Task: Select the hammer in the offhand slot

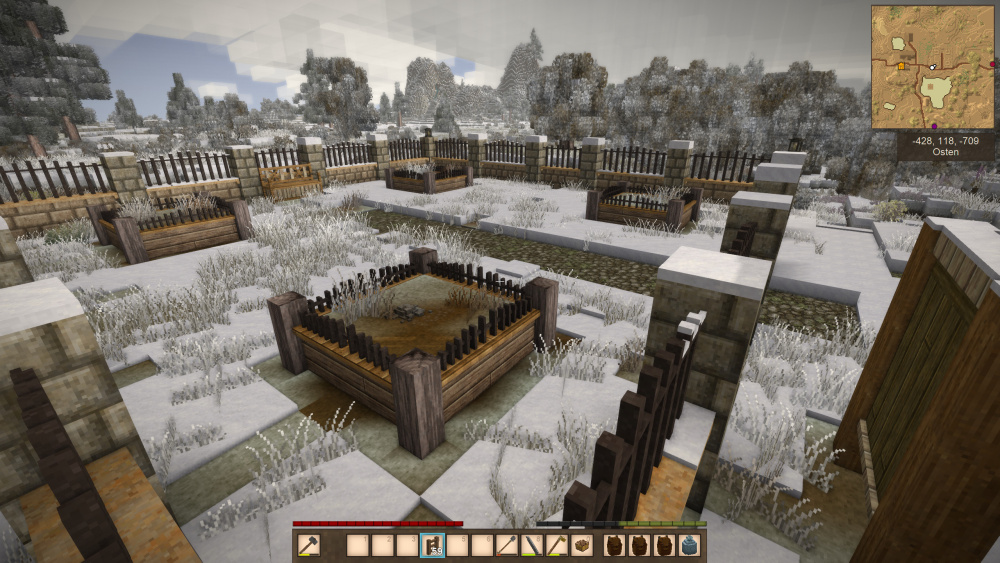Action: click(310, 546)
